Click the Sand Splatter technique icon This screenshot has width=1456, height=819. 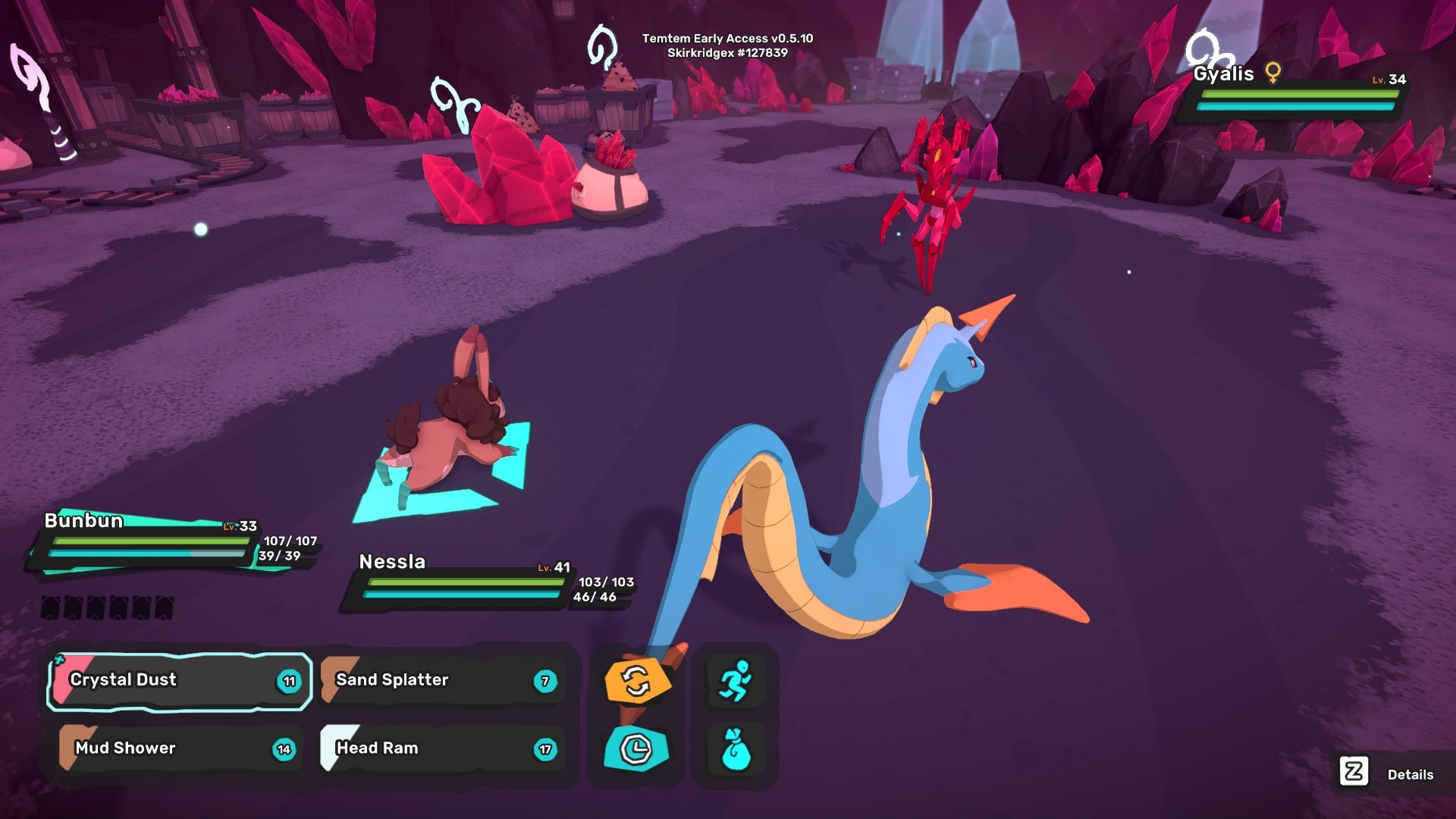click(x=334, y=680)
